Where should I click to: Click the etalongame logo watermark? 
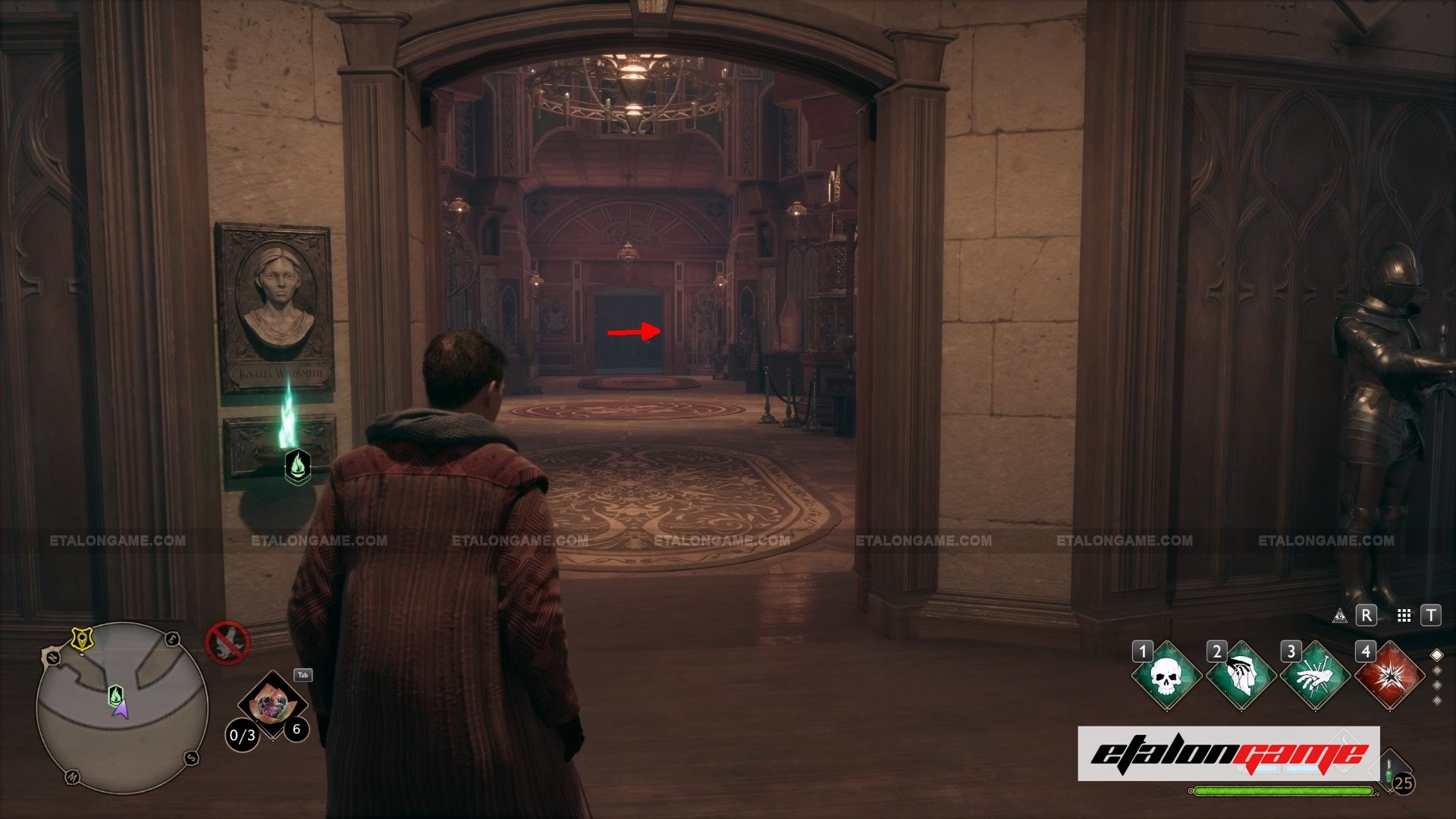tap(1228, 754)
